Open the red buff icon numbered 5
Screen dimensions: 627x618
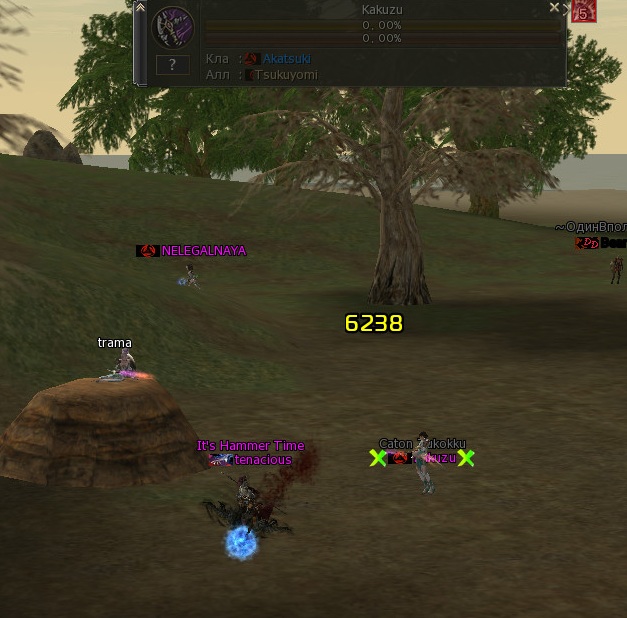[582, 12]
